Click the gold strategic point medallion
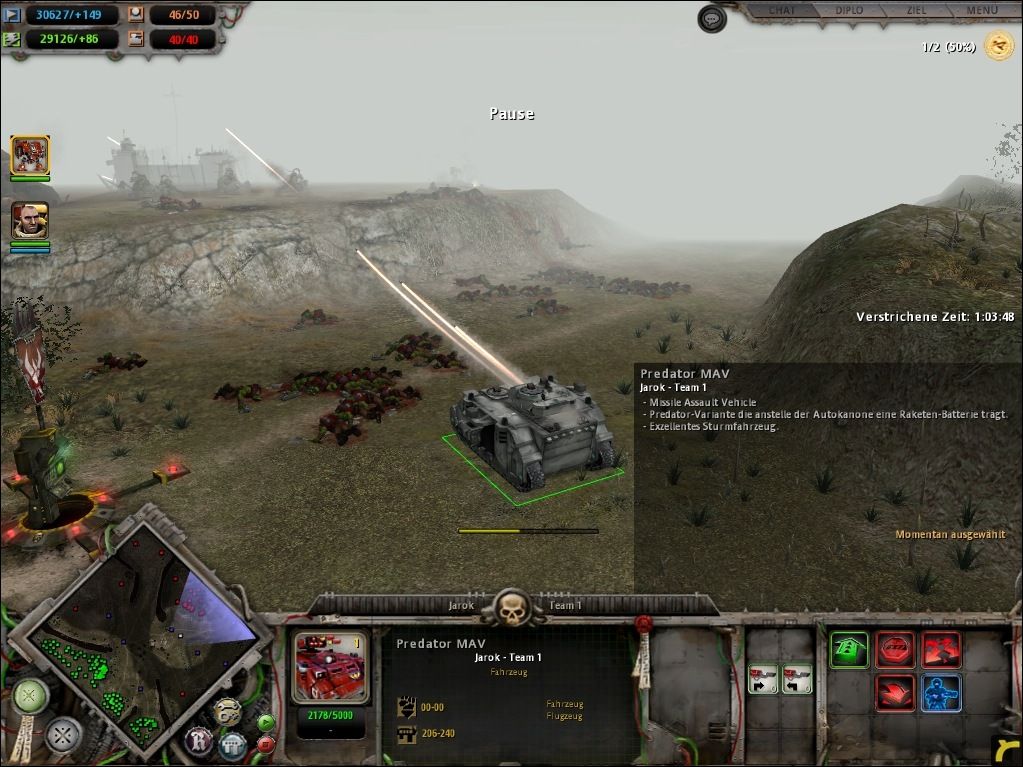The image size is (1023, 767). 998,45
